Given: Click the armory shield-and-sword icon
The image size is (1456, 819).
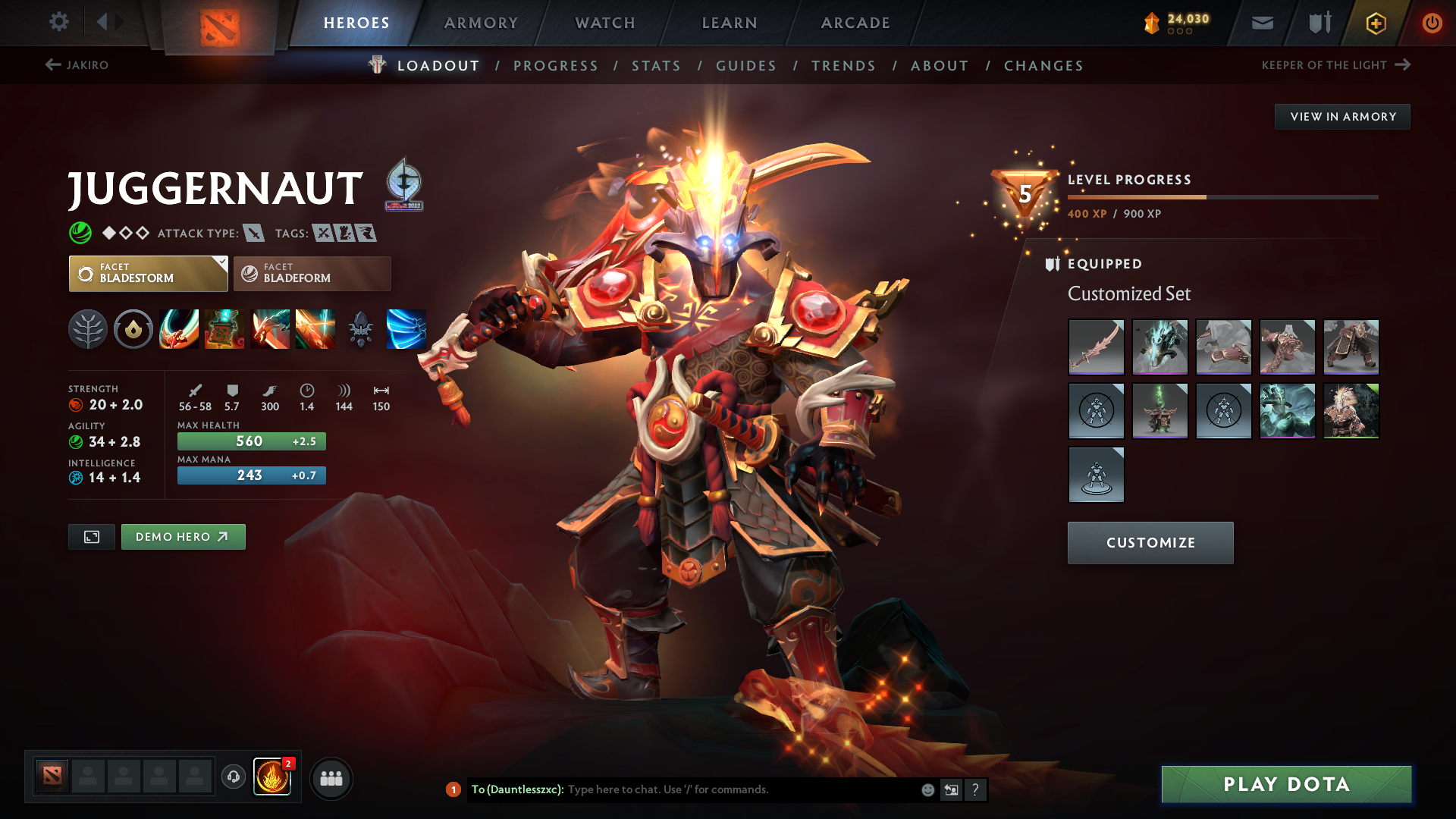Looking at the screenshot, I should (1318, 23).
